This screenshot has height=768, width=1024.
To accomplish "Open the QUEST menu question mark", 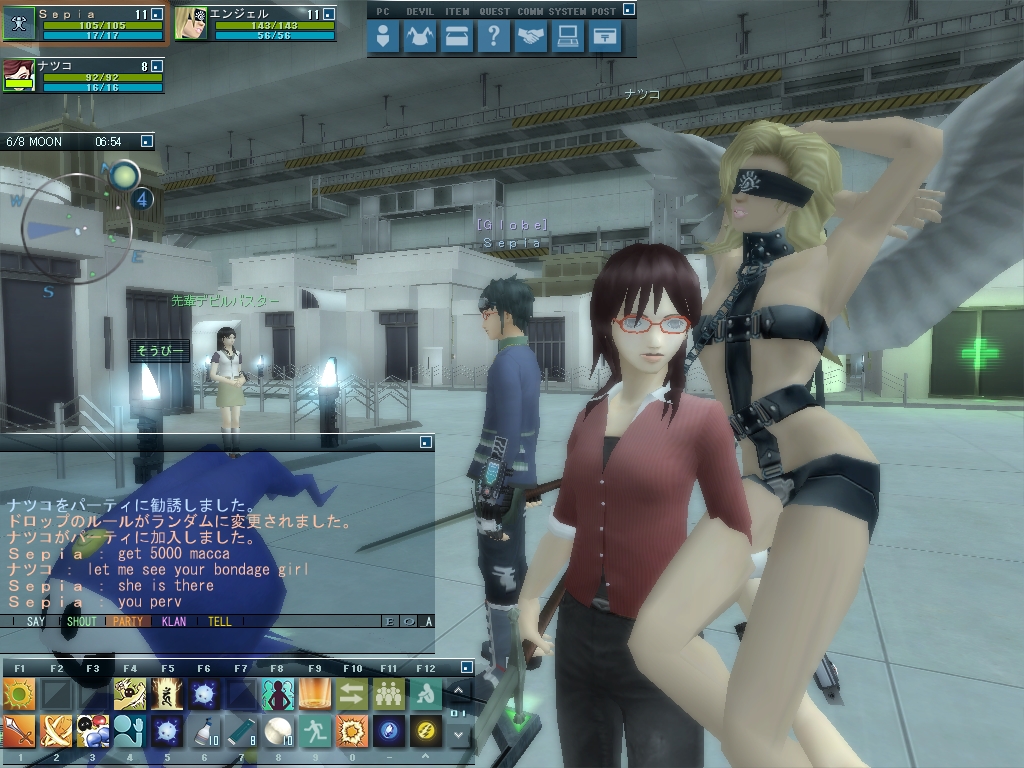I will pyautogui.click(x=494, y=38).
